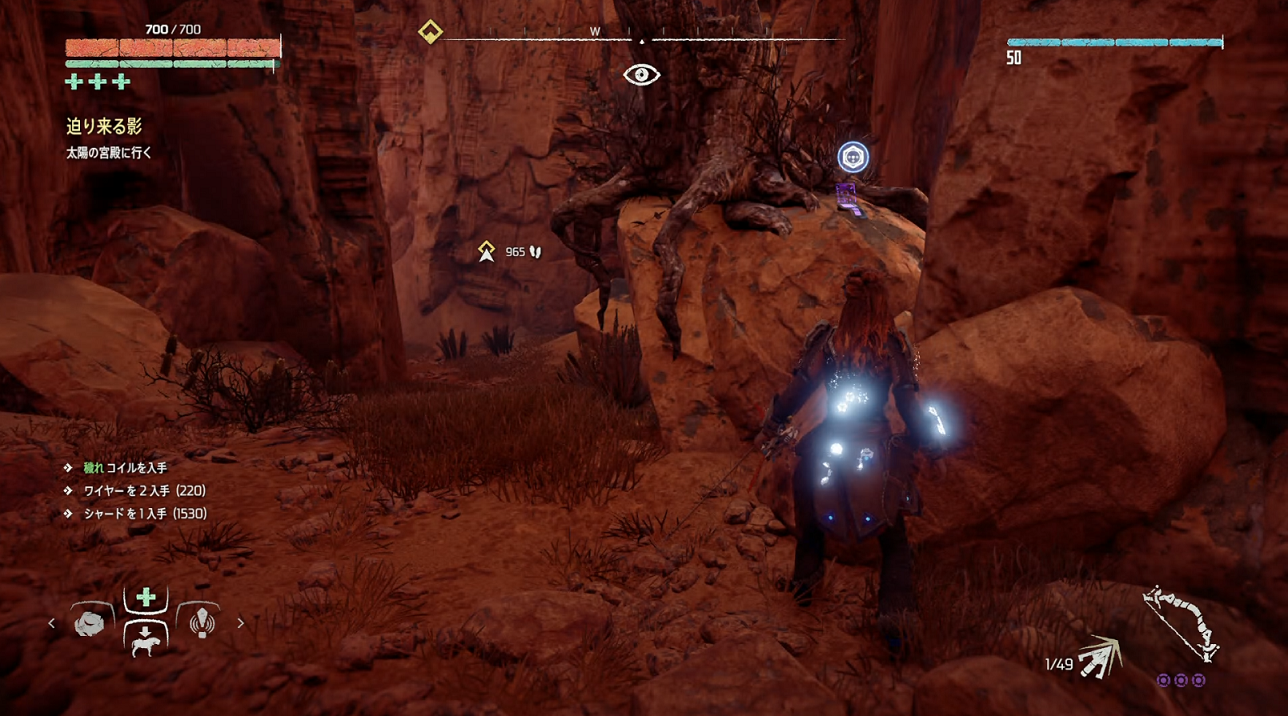Select the 965 distance quest waypoint marker

(486, 251)
